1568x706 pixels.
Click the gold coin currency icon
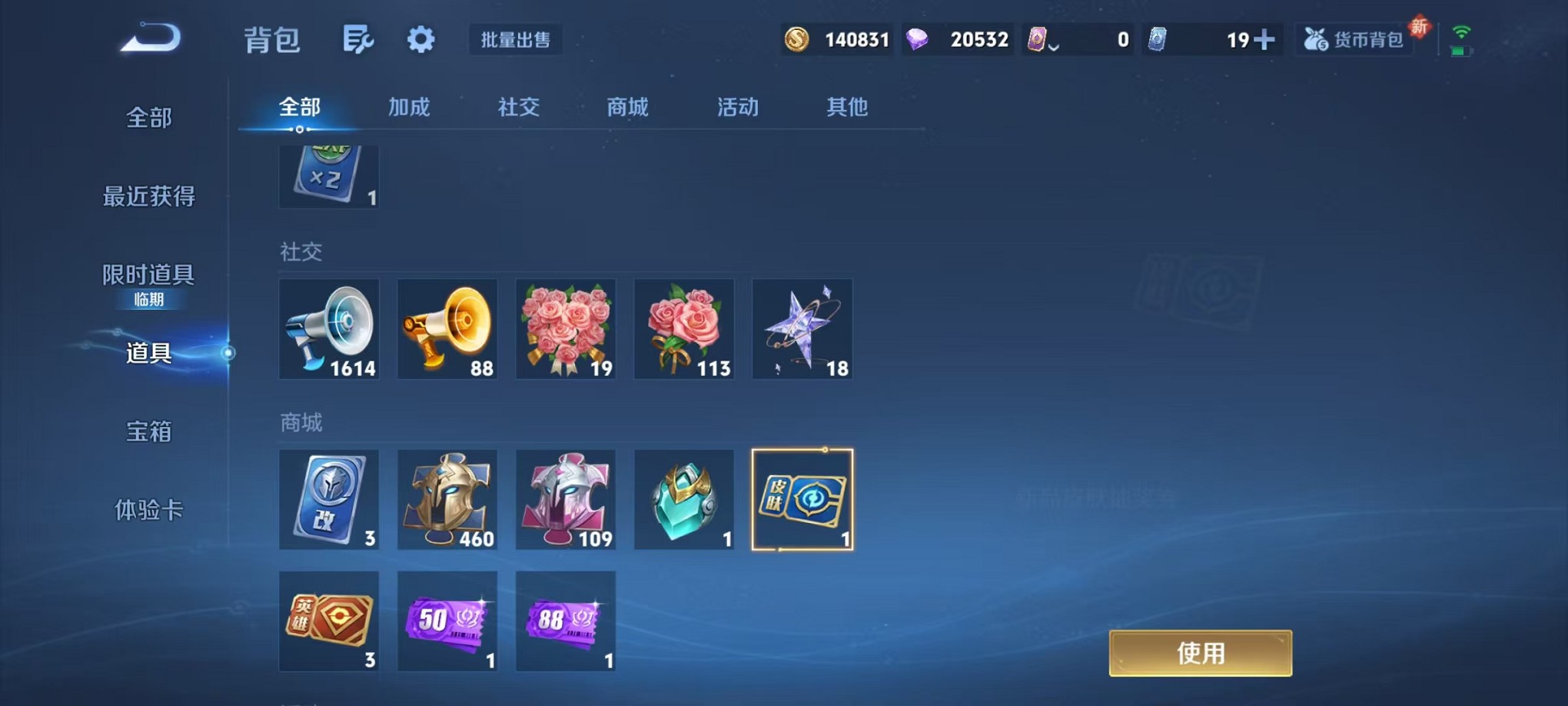[798, 39]
